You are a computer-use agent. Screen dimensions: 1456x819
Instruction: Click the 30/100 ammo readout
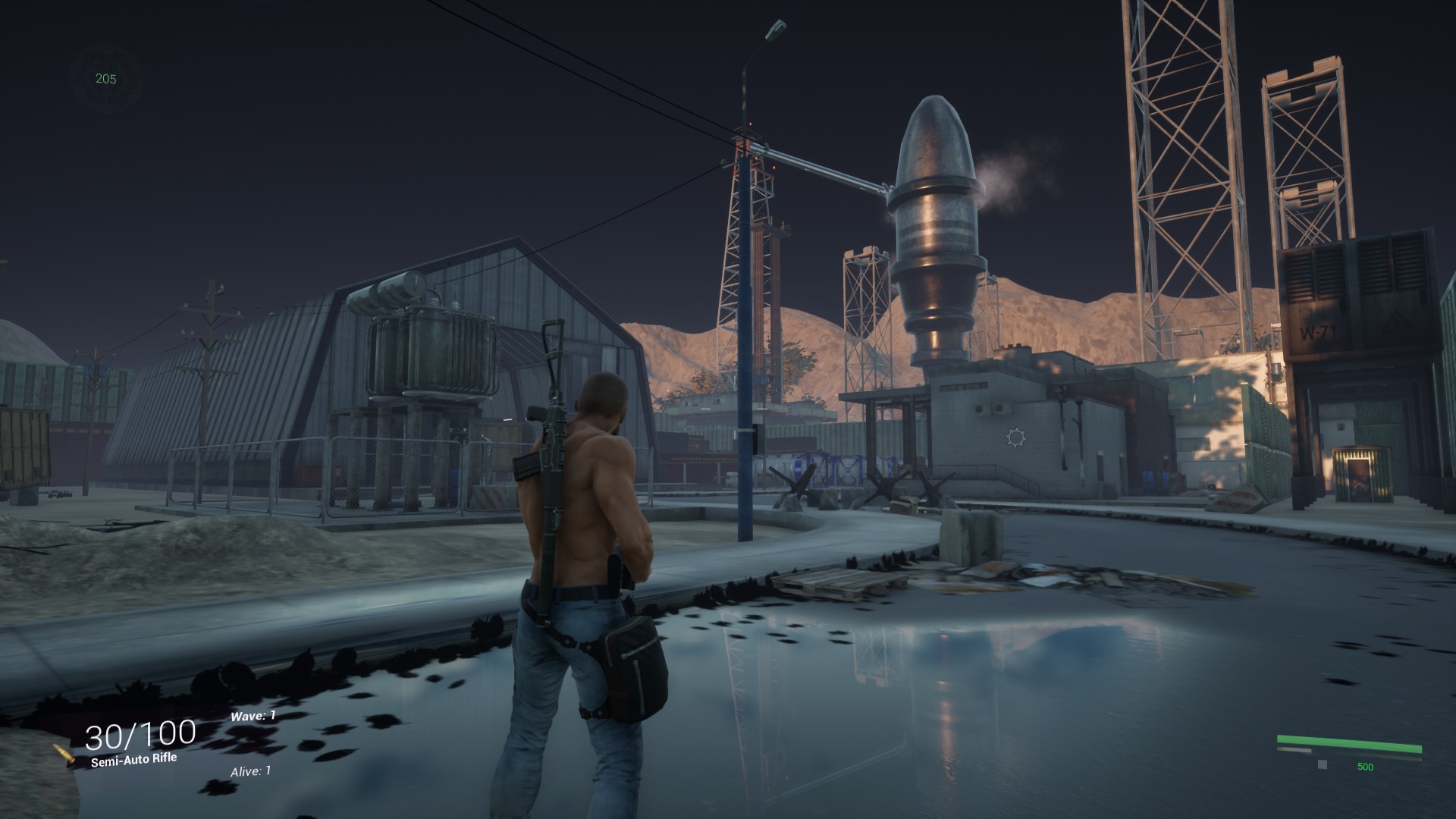(x=139, y=733)
